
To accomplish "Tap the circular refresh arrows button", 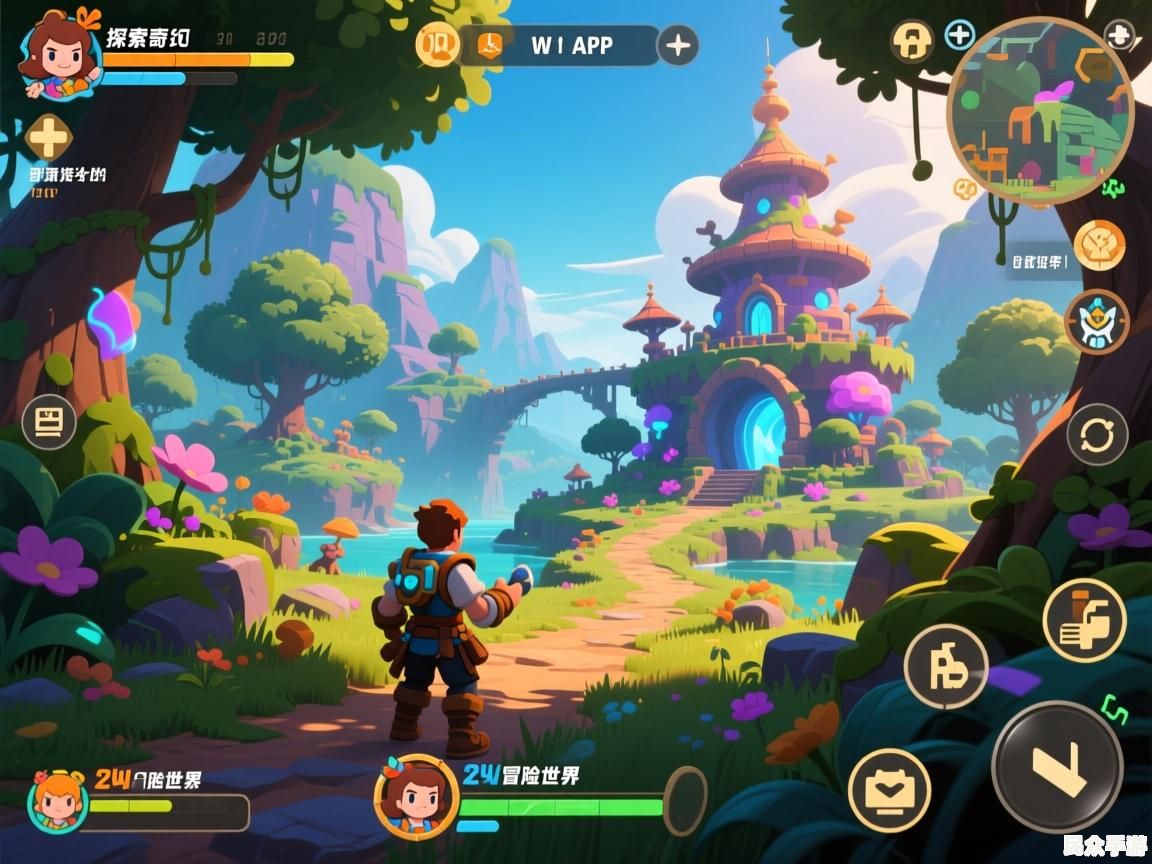I will click(x=1097, y=436).
